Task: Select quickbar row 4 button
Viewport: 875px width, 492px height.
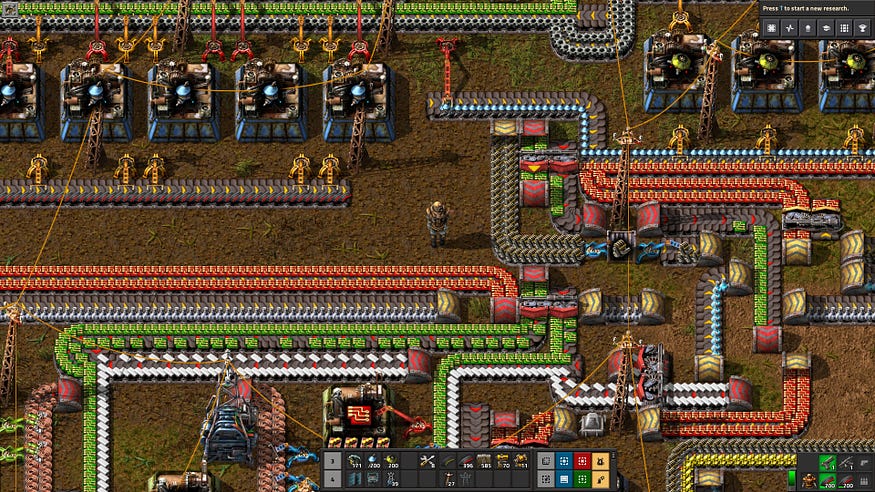Action: (332, 479)
